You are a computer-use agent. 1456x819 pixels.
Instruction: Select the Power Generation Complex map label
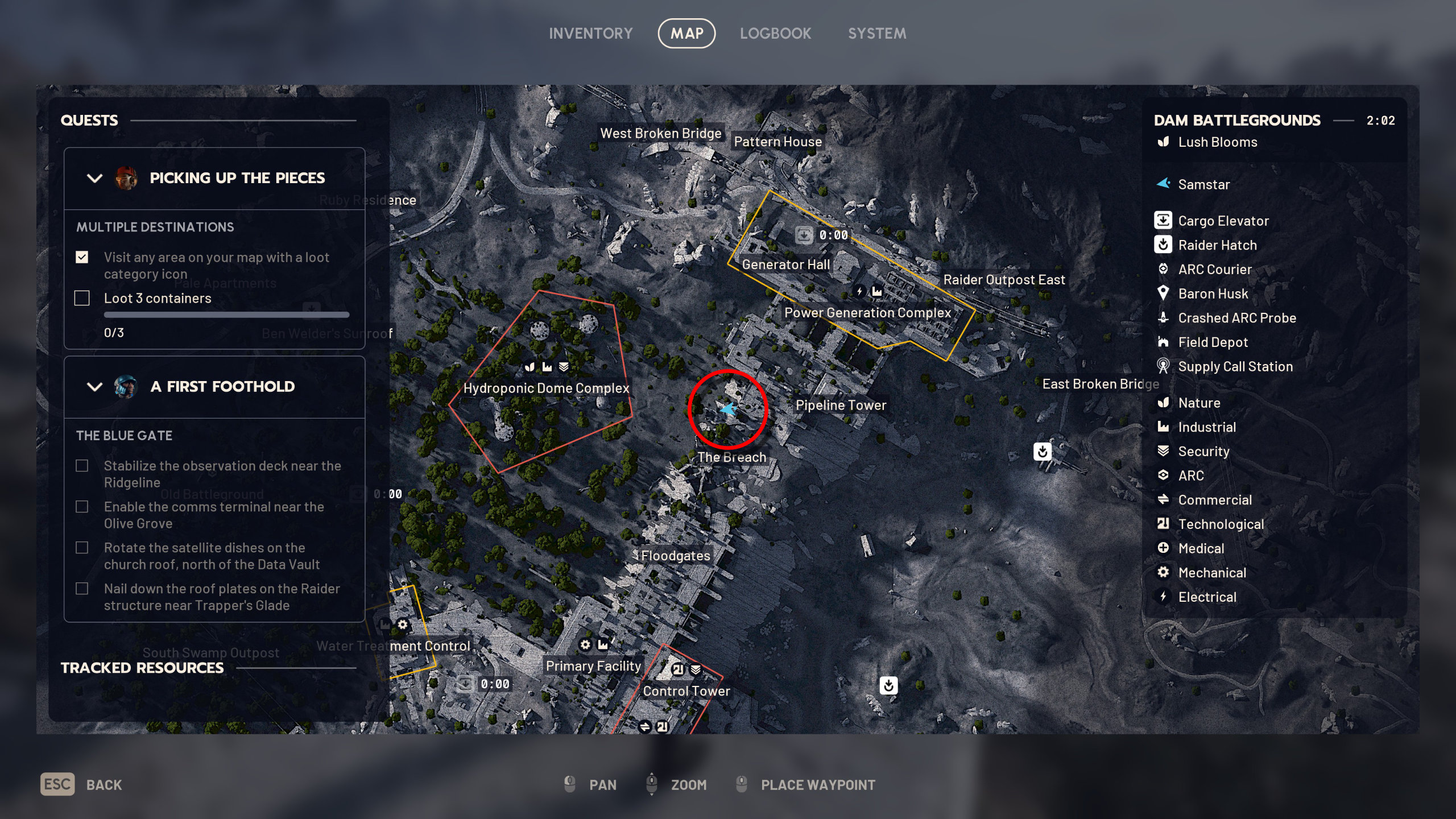point(867,313)
